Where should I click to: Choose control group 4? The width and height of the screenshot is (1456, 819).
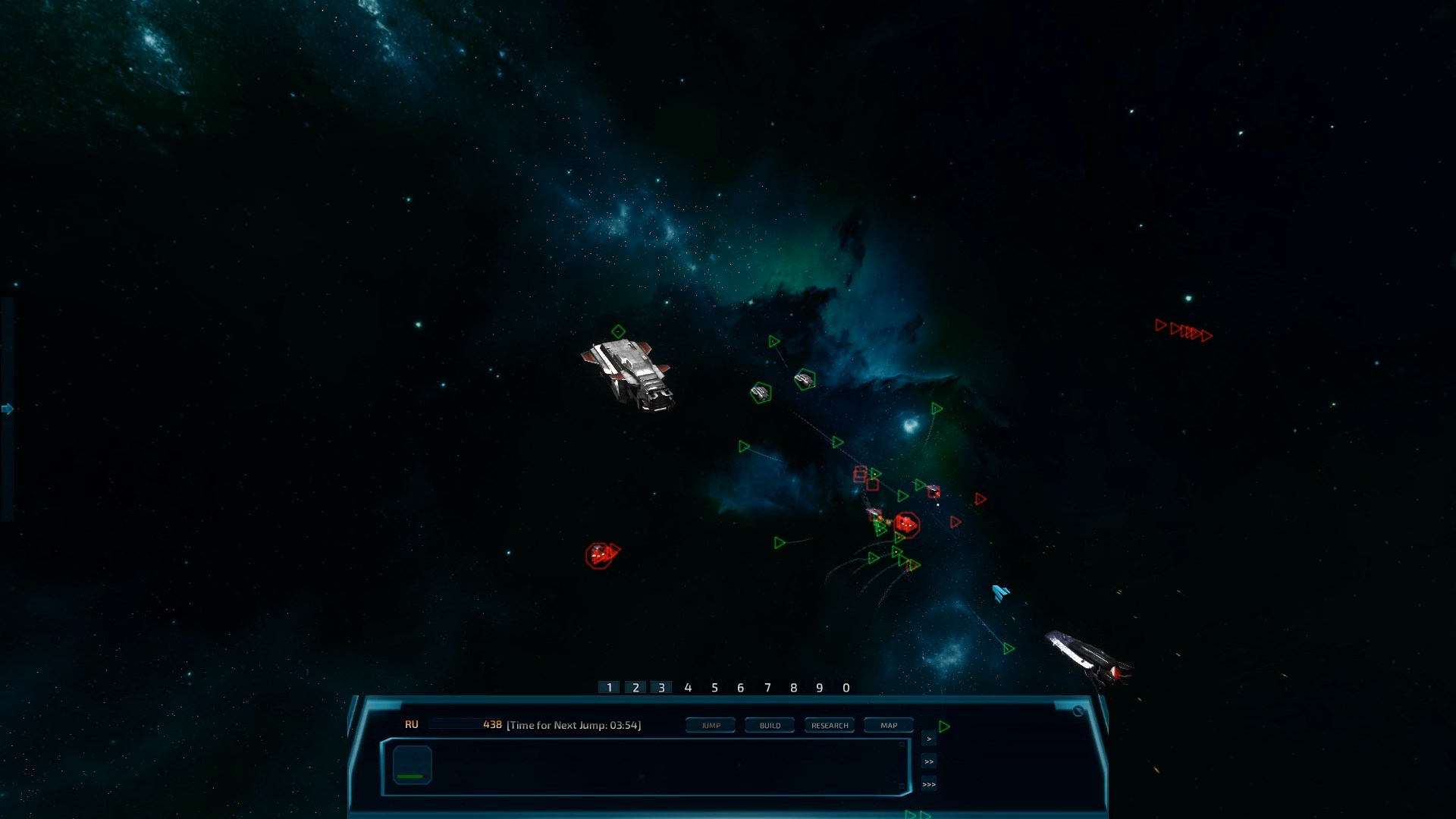pyautogui.click(x=688, y=688)
